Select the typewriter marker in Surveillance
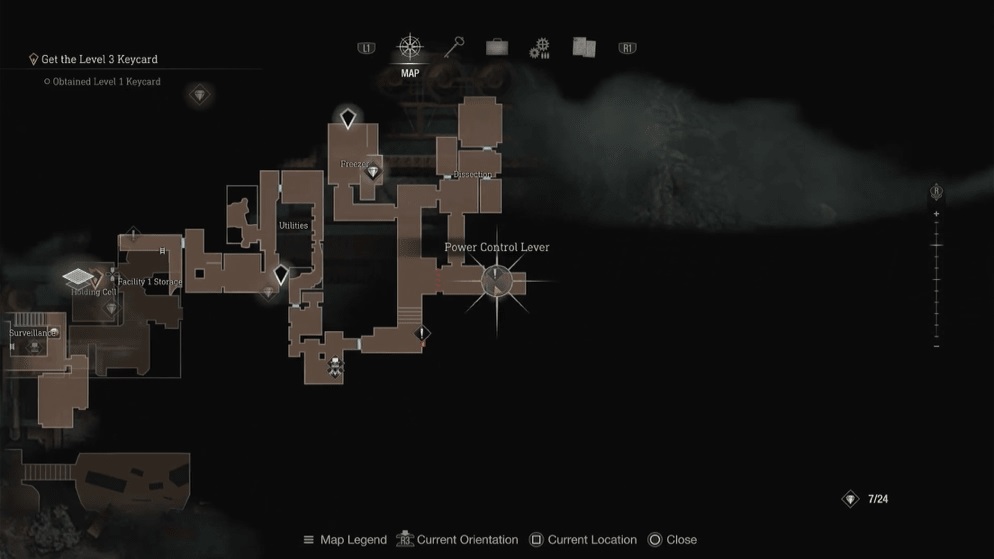 click(x=35, y=346)
